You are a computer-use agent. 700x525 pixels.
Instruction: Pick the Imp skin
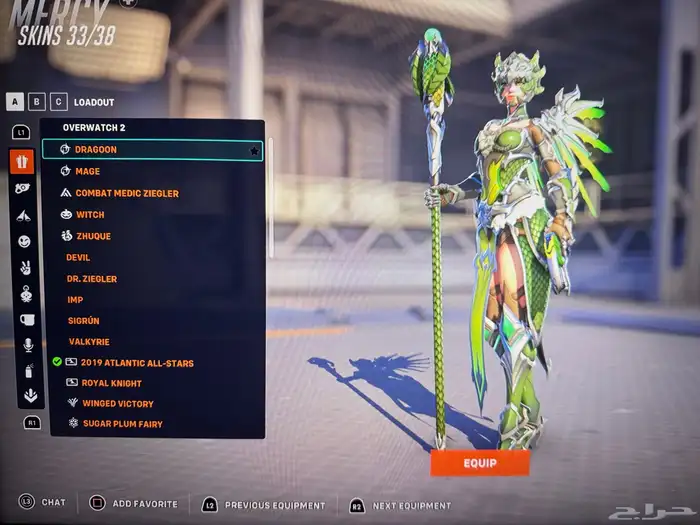(75, 299)
